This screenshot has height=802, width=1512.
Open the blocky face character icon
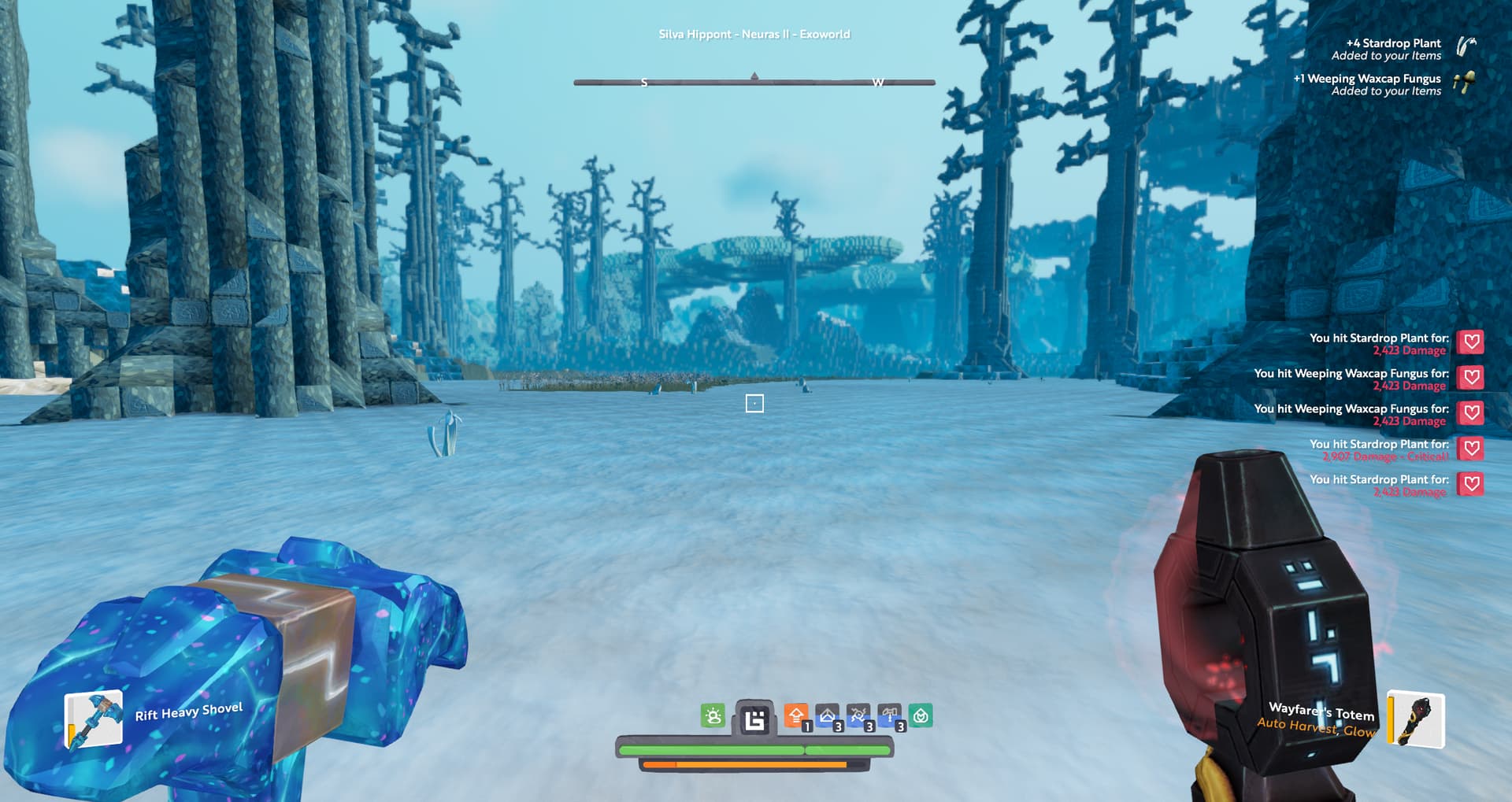(x=754, y=719)
